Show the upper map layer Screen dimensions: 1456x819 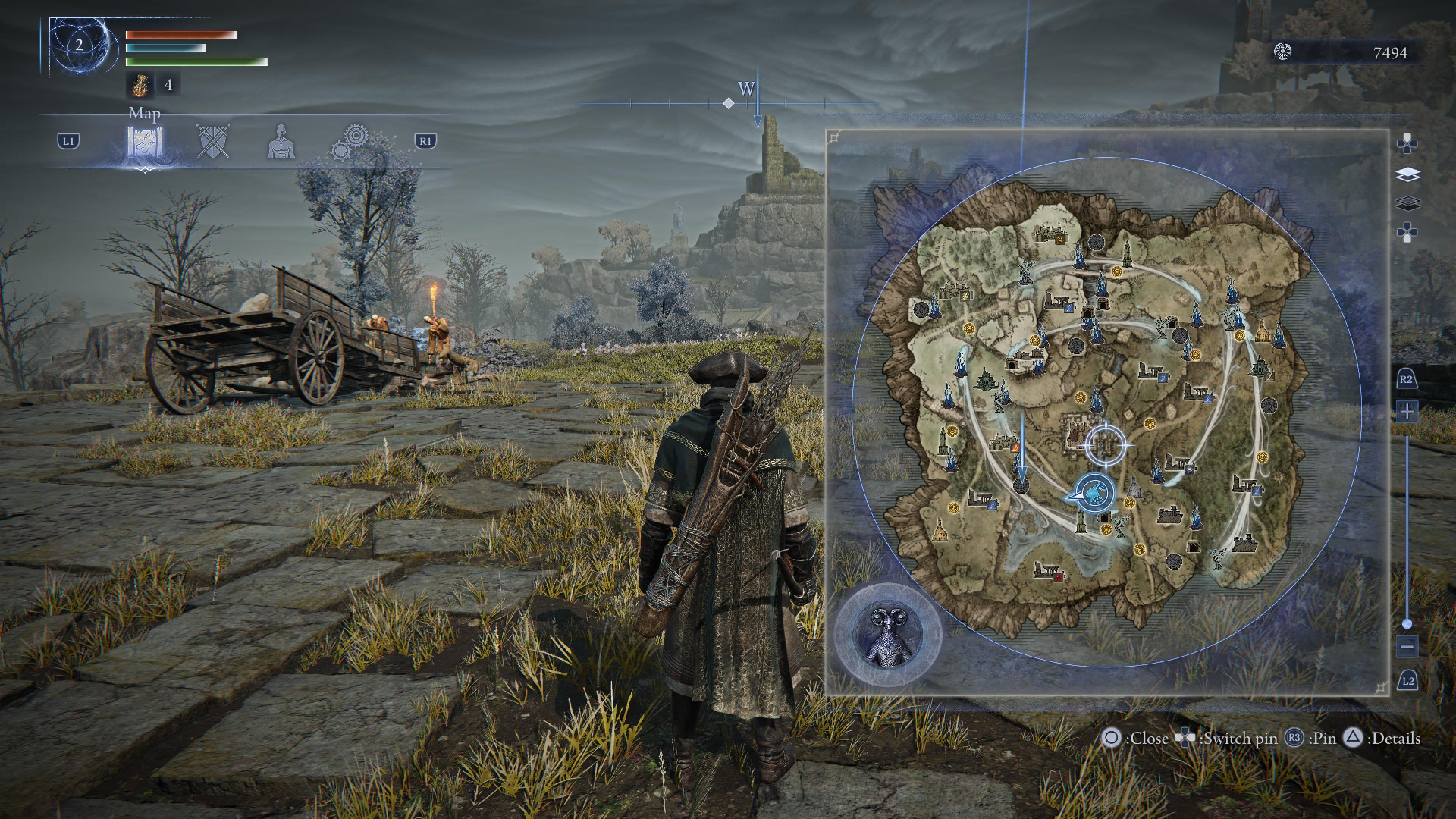point(1407,175)
